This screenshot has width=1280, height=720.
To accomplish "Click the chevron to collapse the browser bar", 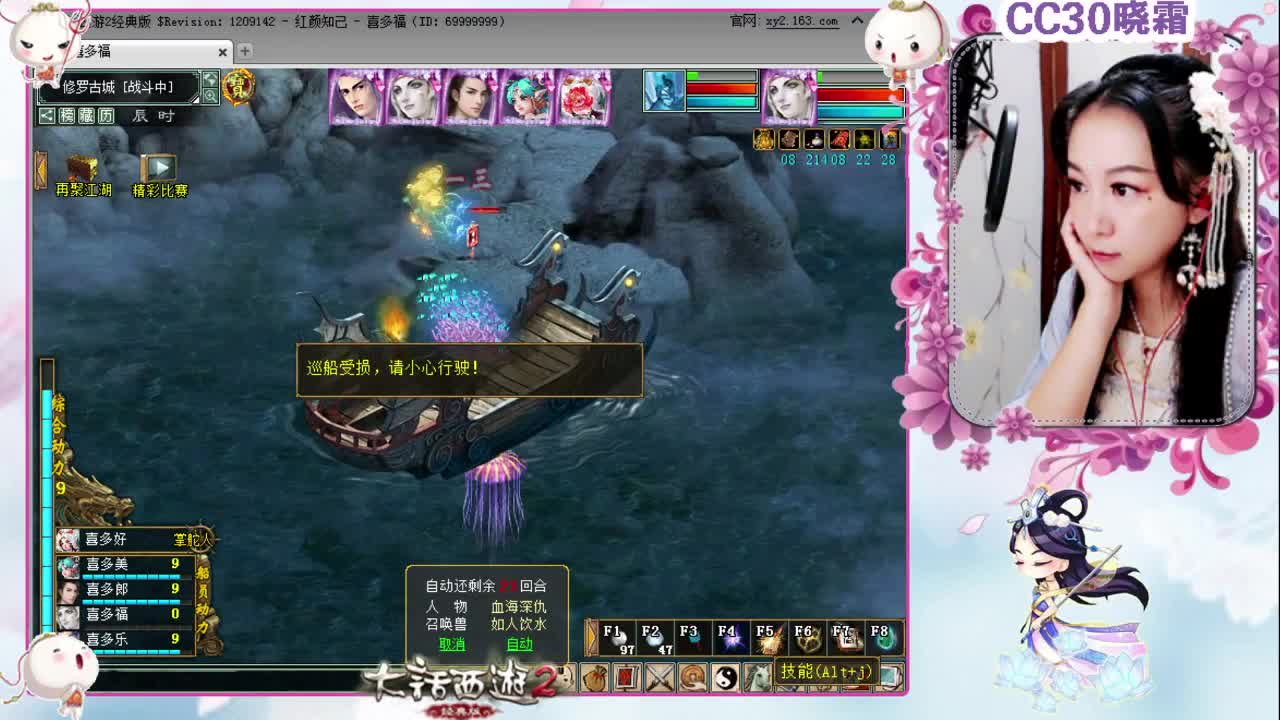I will click(x=857, y=19).
